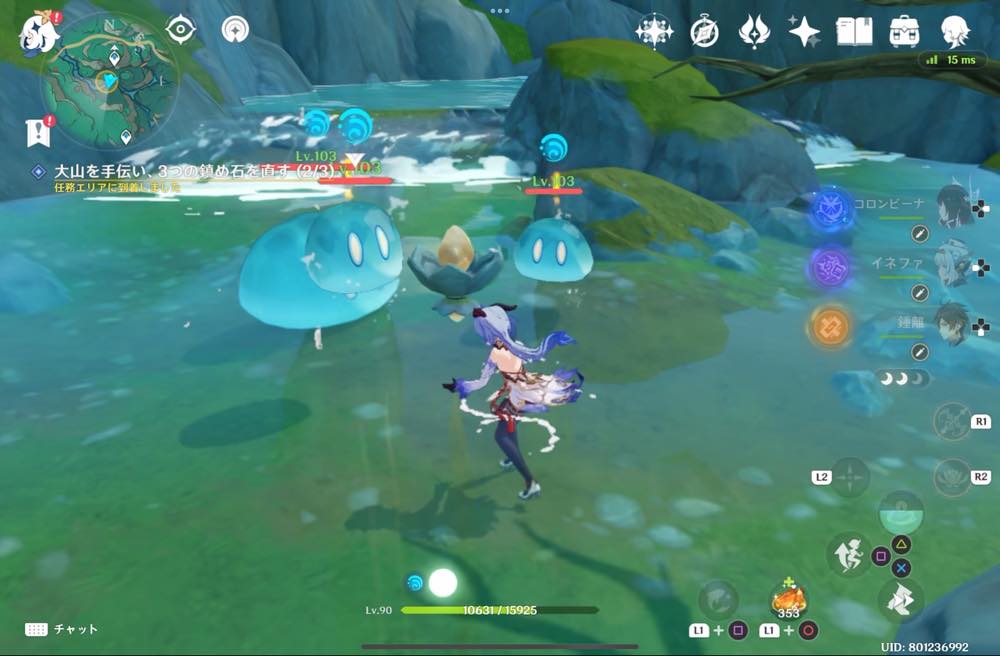1000x656 pixels.
Task: Open the backpack inventory
Action: coord(904,31)
